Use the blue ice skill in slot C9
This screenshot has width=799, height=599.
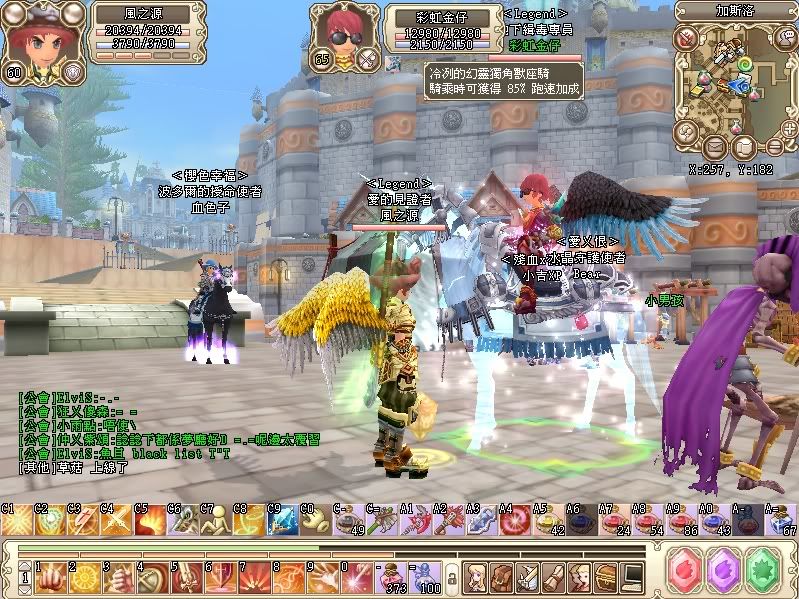tap(282, 521)
